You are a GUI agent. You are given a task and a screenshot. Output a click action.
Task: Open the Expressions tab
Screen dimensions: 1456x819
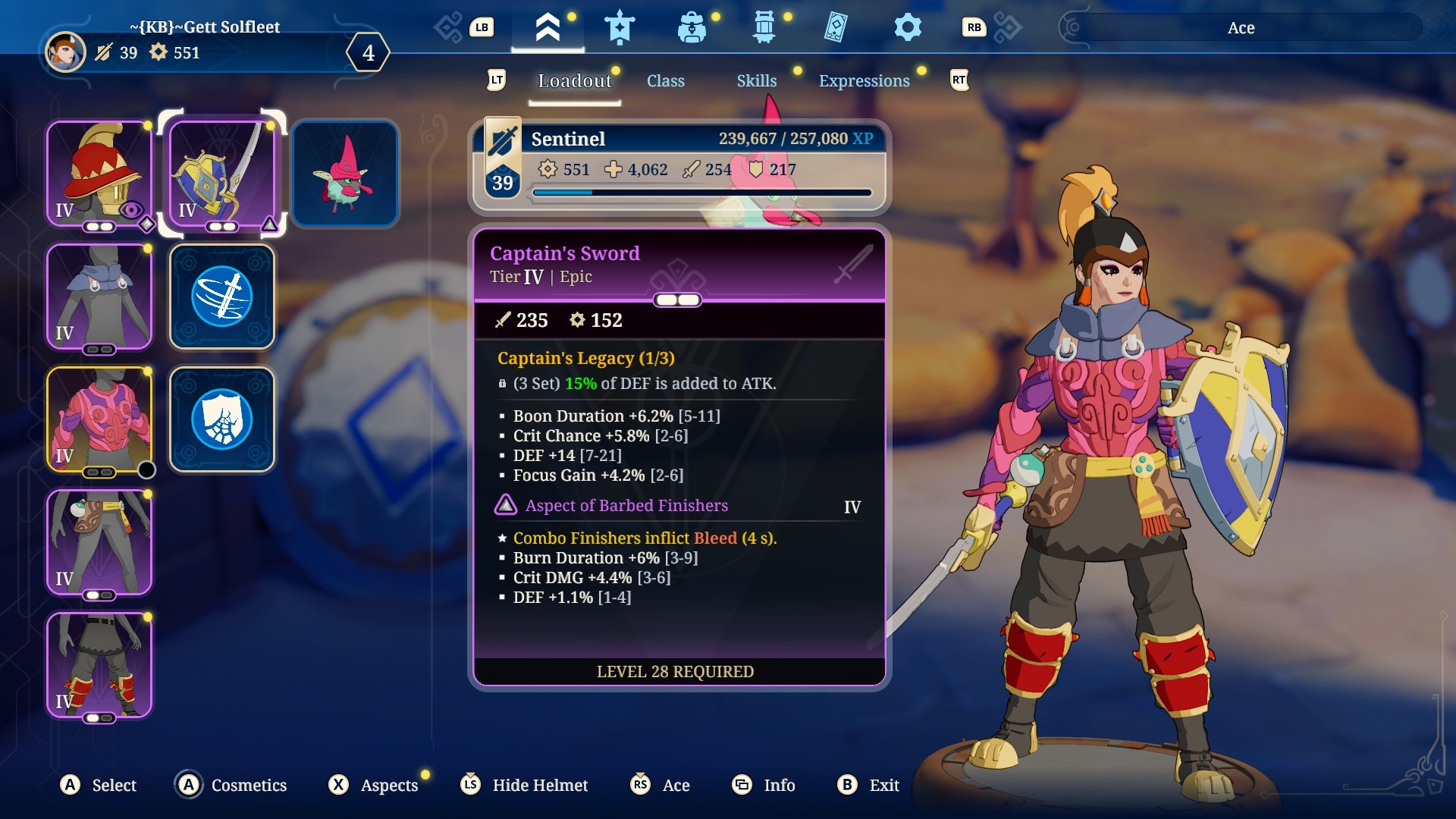(x=864, y=81)
